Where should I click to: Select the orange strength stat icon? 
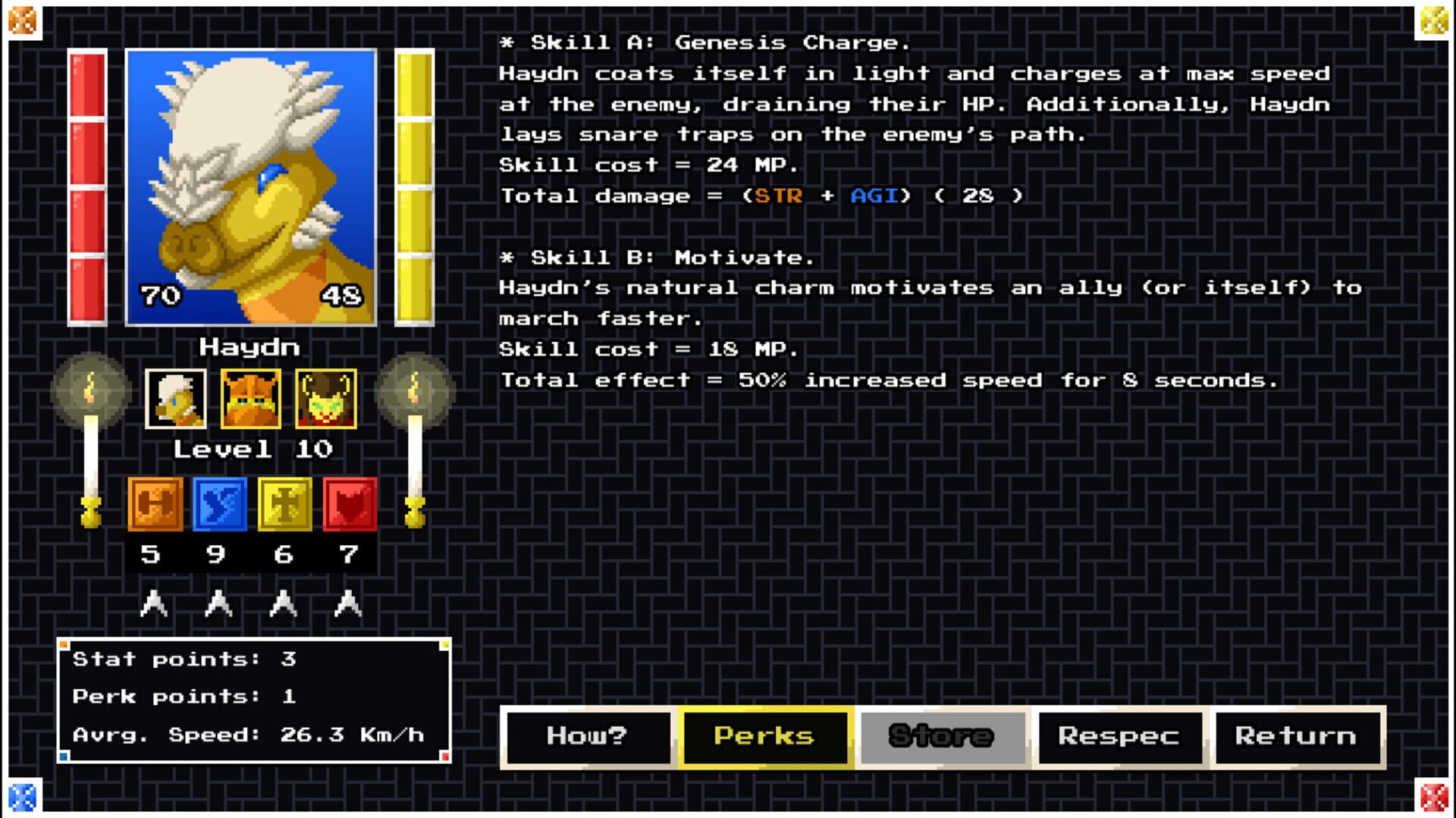pyautogui.click(x=154, y=504)
